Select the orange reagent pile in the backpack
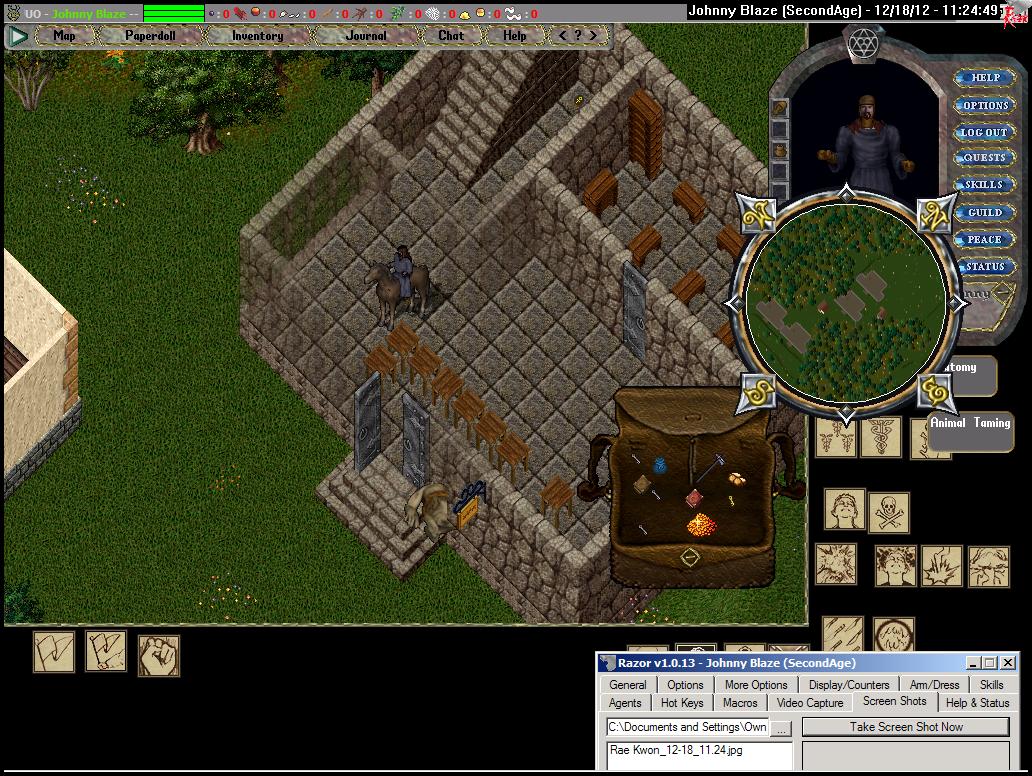The height and width of the screenshot is (776, 1032). click(x=699, y=523)
